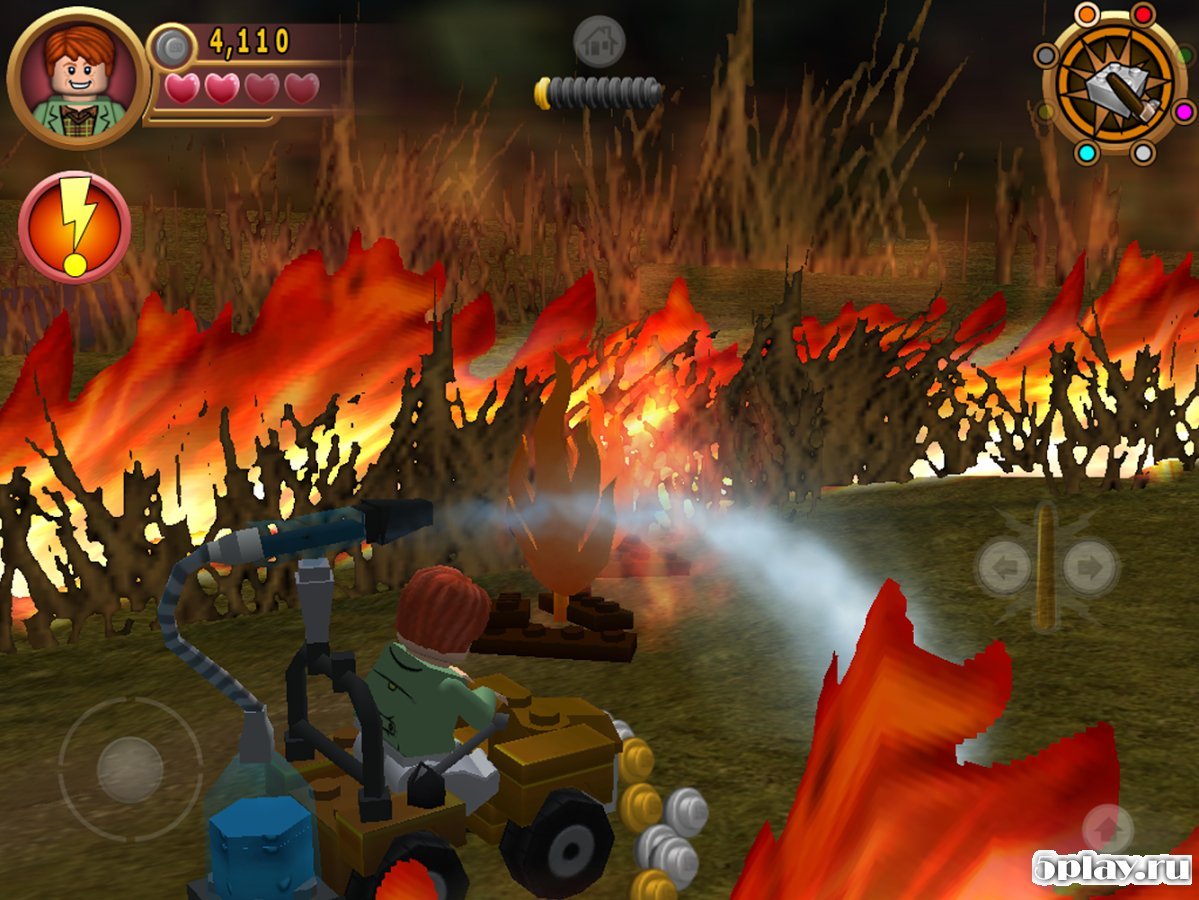Tap the up arrow action button
1199x900 pixels.
[x=1107, y=829]
